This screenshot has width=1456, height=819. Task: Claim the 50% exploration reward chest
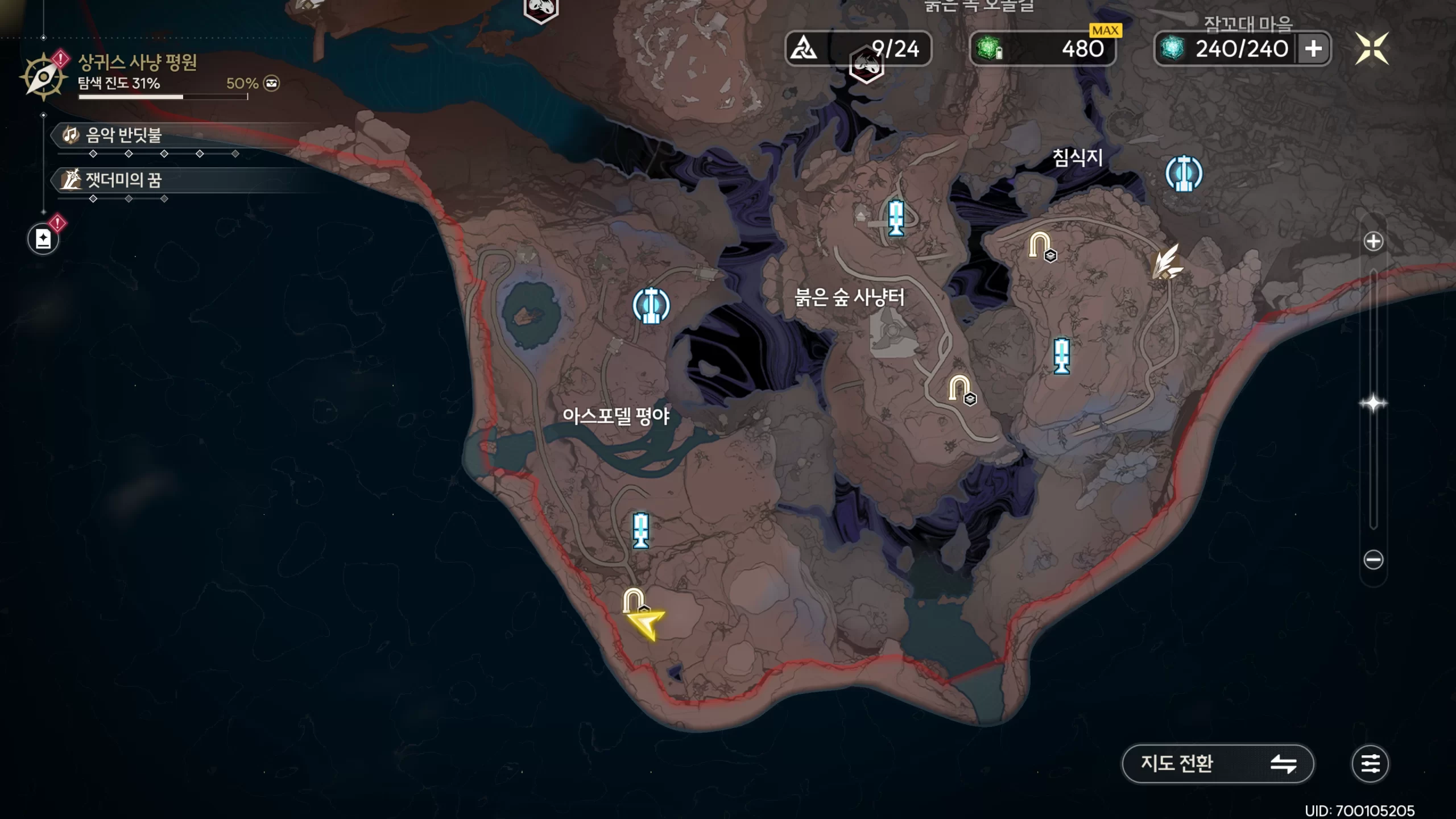[271, 84]
